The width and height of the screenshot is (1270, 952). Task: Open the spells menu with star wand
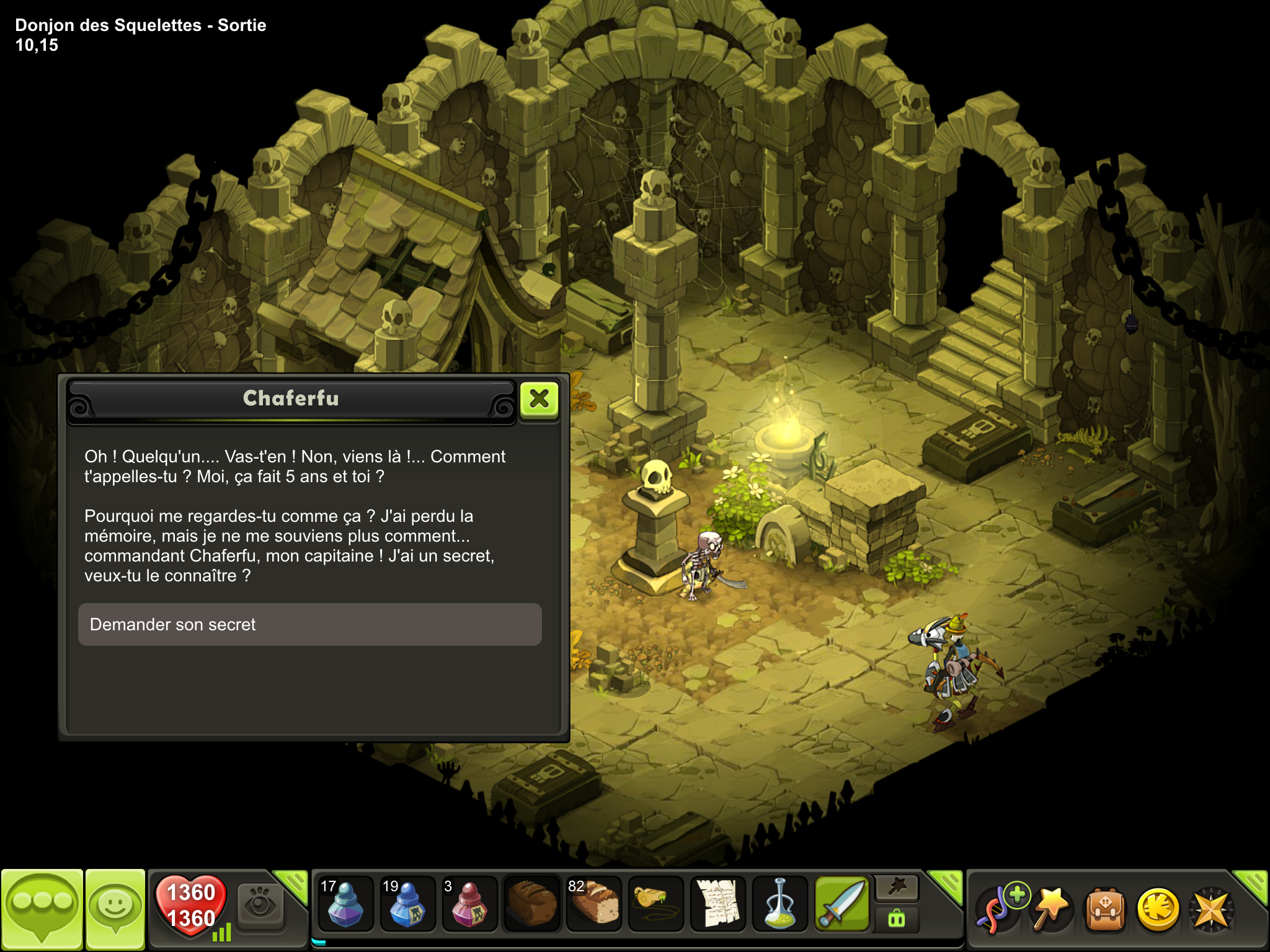(x=1051, y=909)
